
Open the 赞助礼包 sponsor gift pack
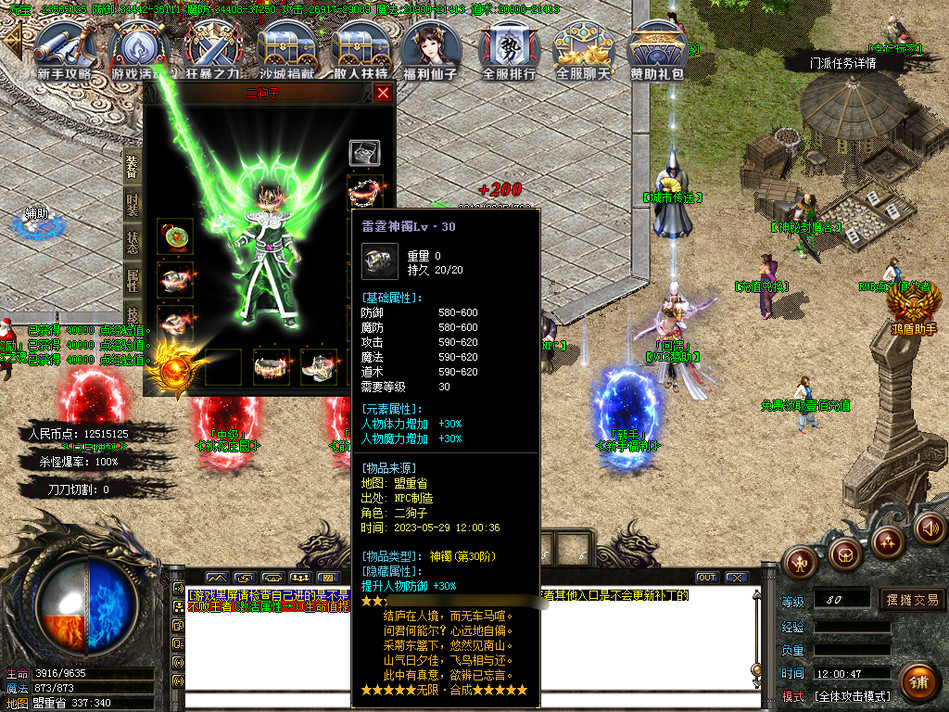click(657, 50)
